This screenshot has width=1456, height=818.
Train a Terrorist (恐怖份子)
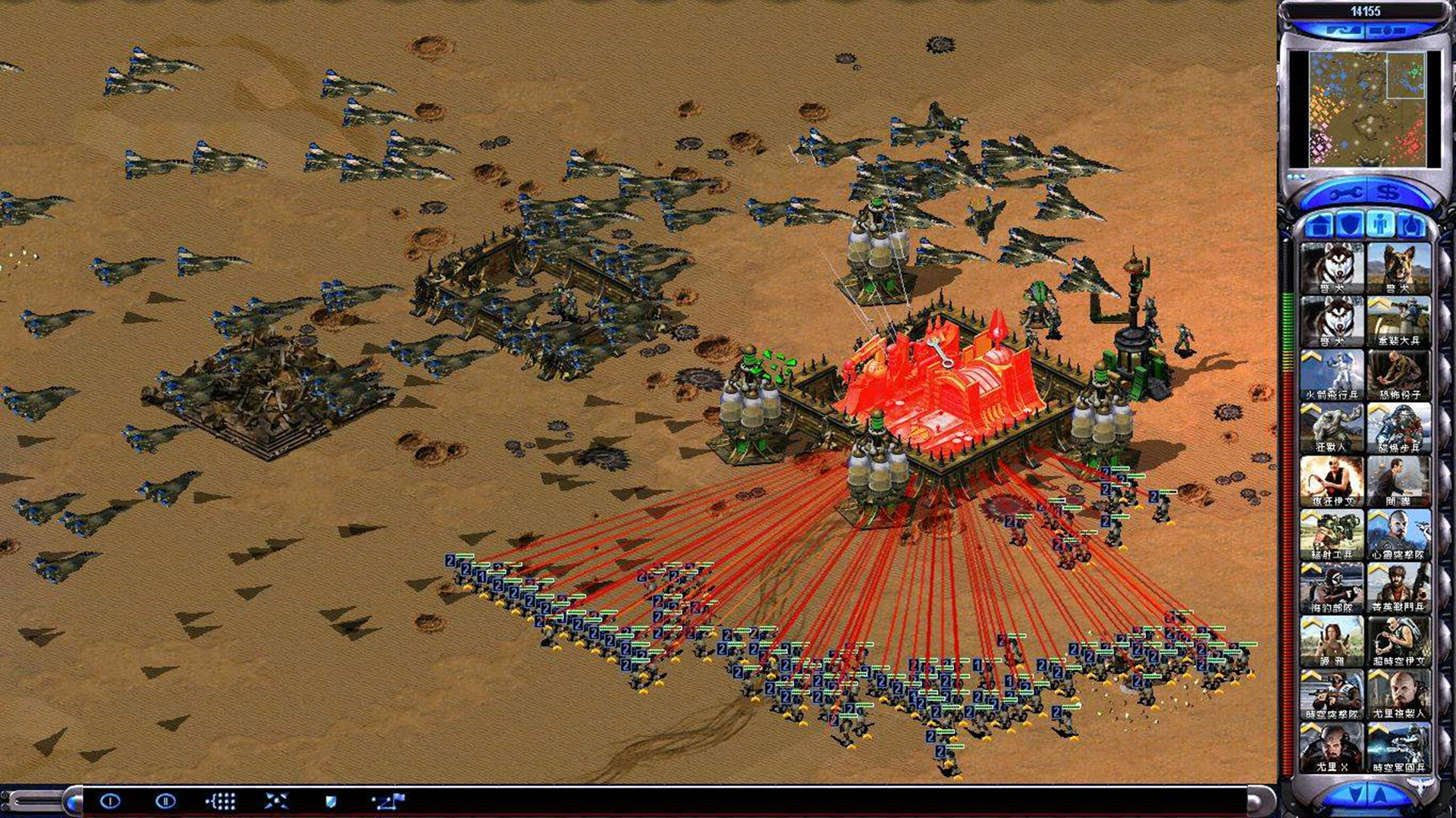1398,375
